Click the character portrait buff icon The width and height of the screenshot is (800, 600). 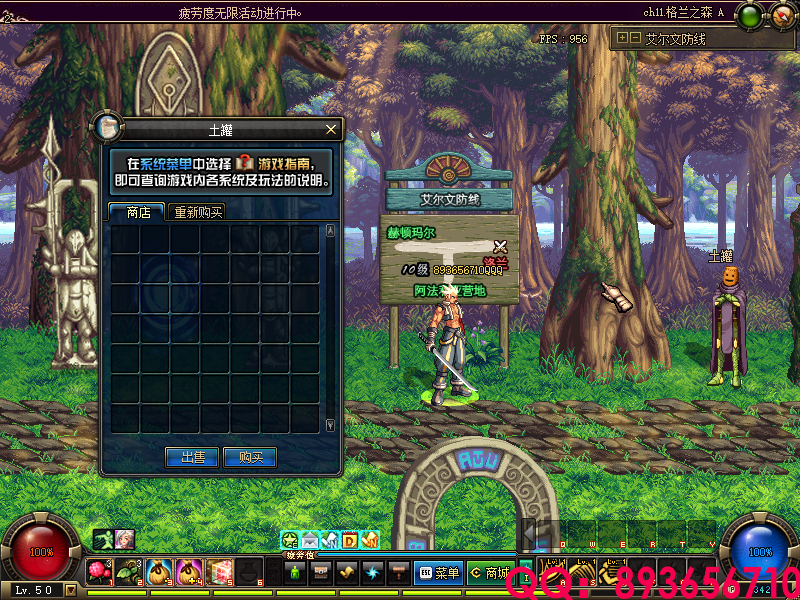(124, 539)
